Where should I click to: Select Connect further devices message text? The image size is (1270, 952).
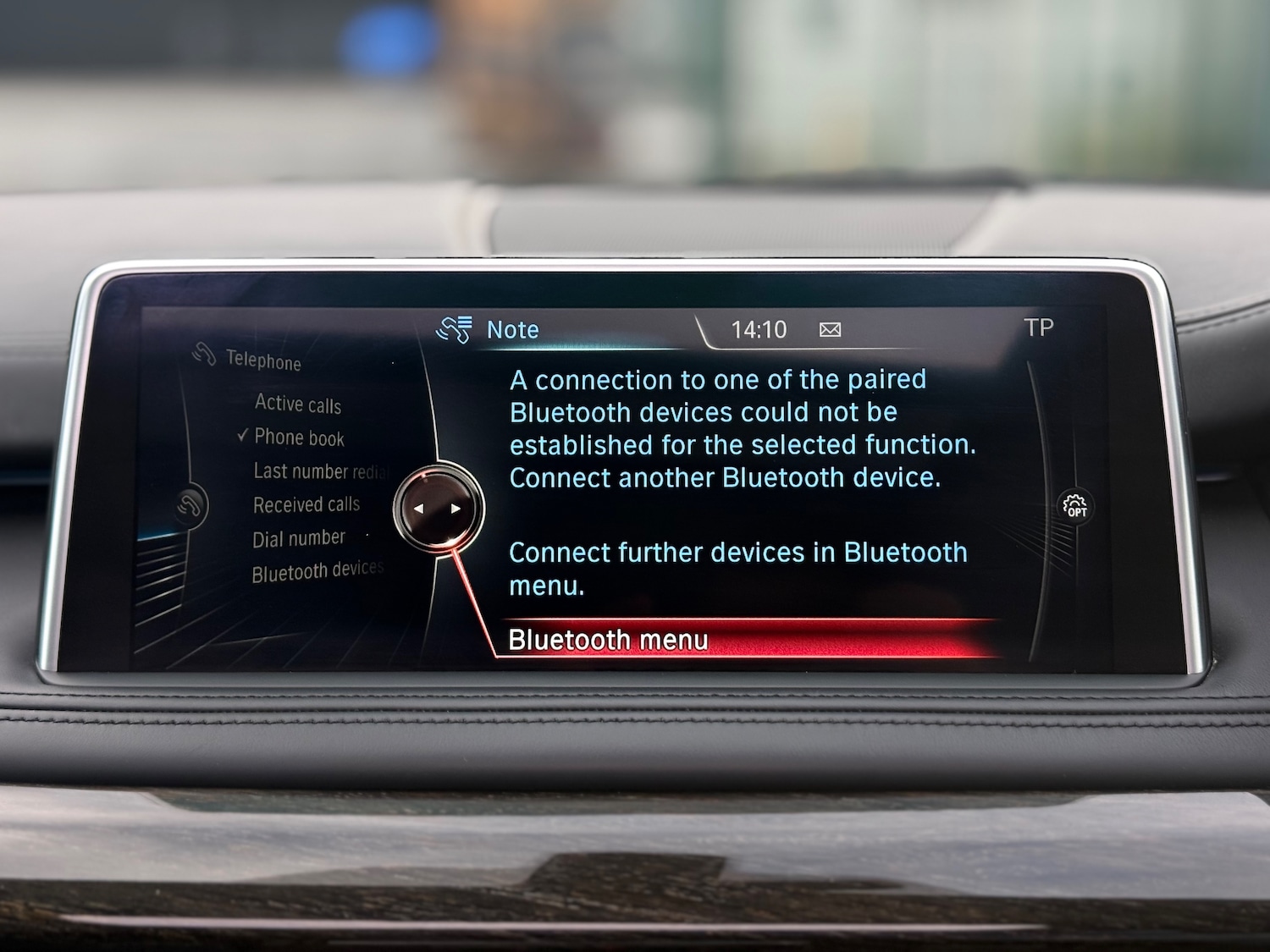[737, 567]
